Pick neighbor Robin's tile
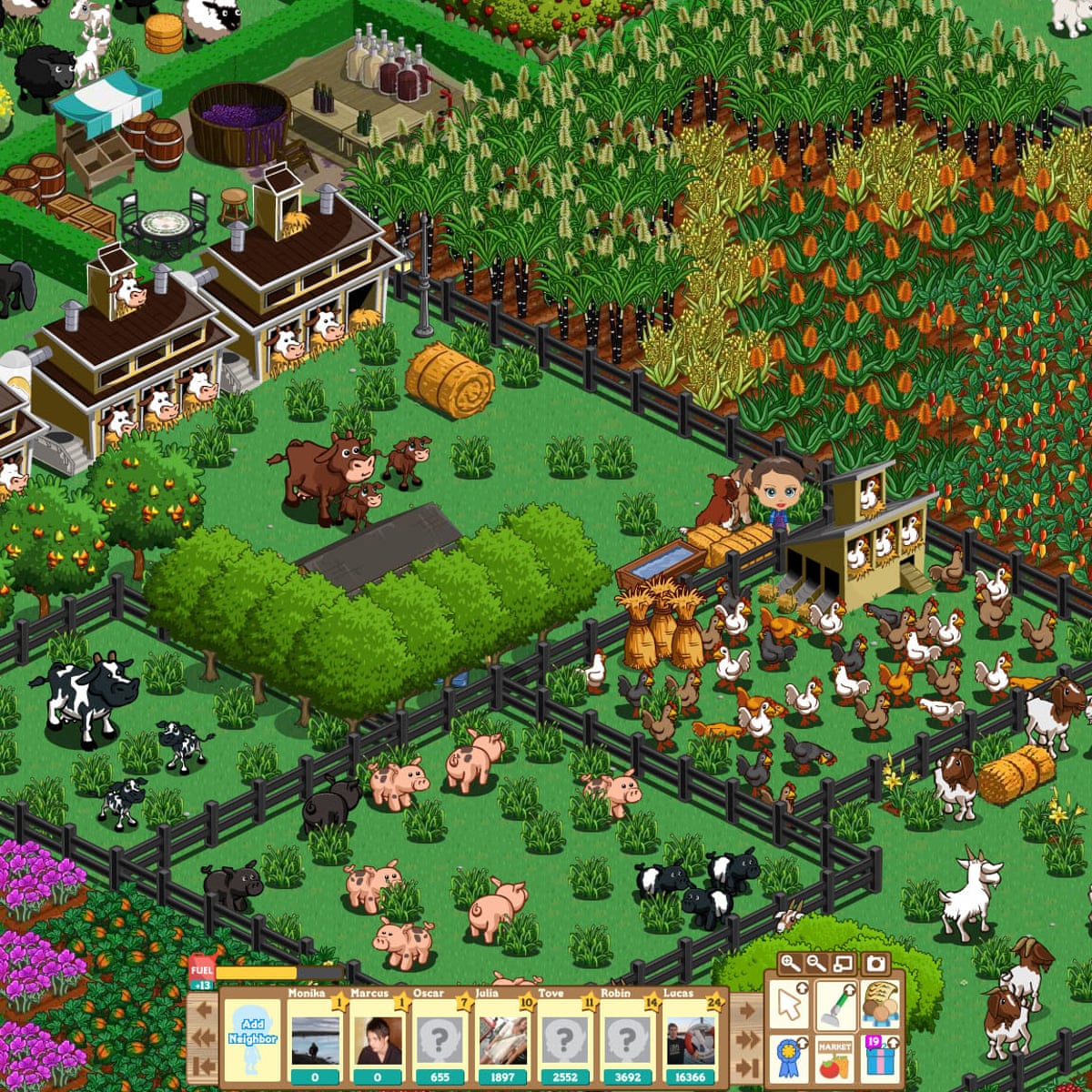Image resolution: width=1092 pixels, height=1092 pixels. [x=627, y=1039]
